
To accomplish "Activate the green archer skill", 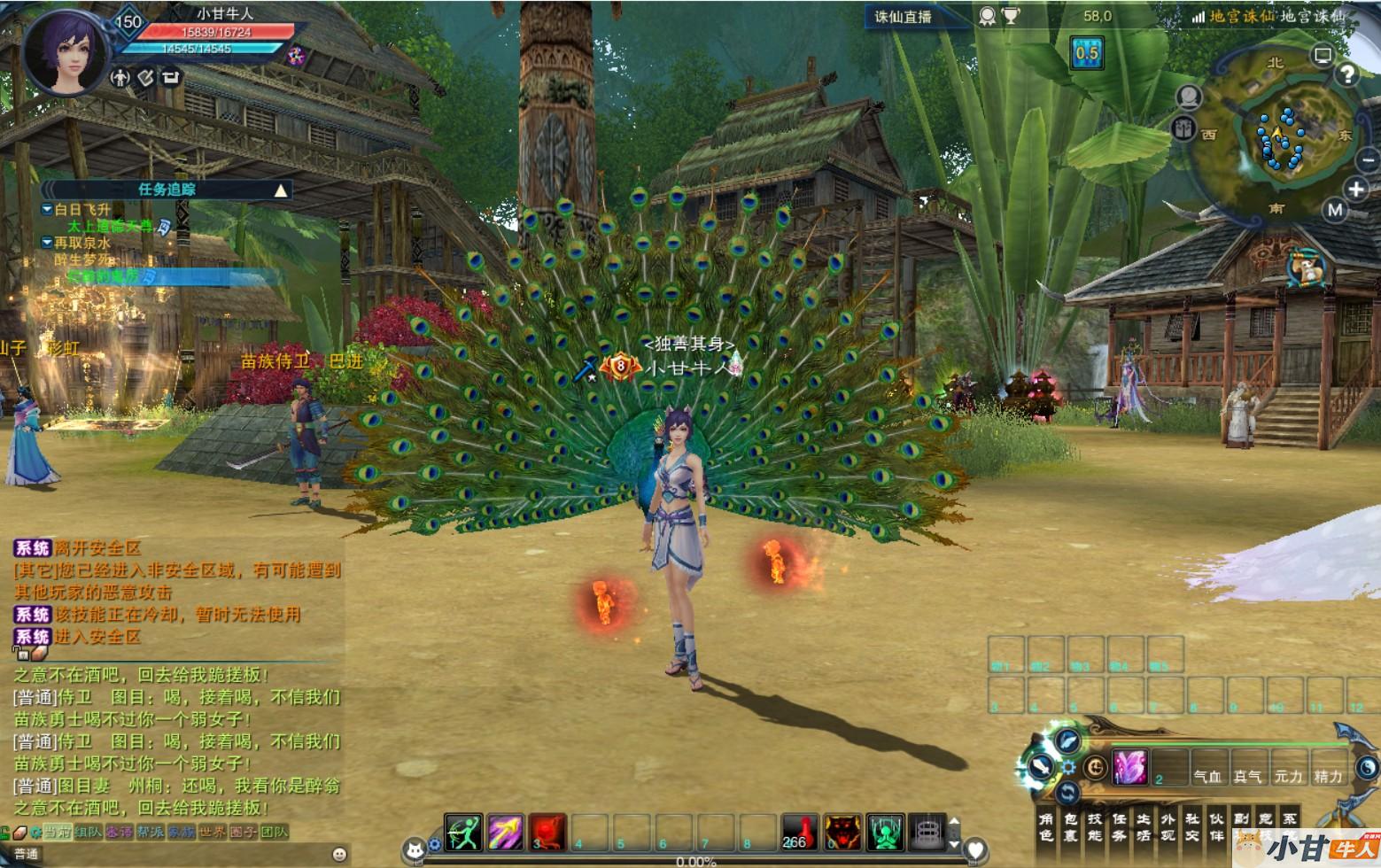I will (x=463, y=833).
